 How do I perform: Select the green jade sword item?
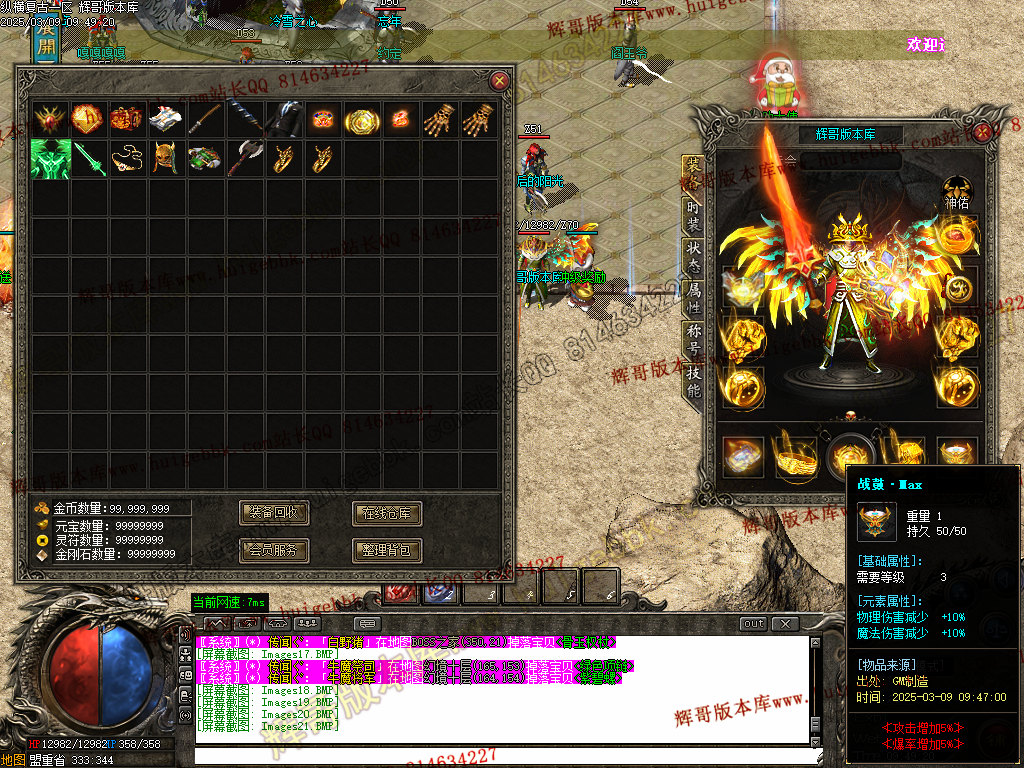(x=88, y=158)
